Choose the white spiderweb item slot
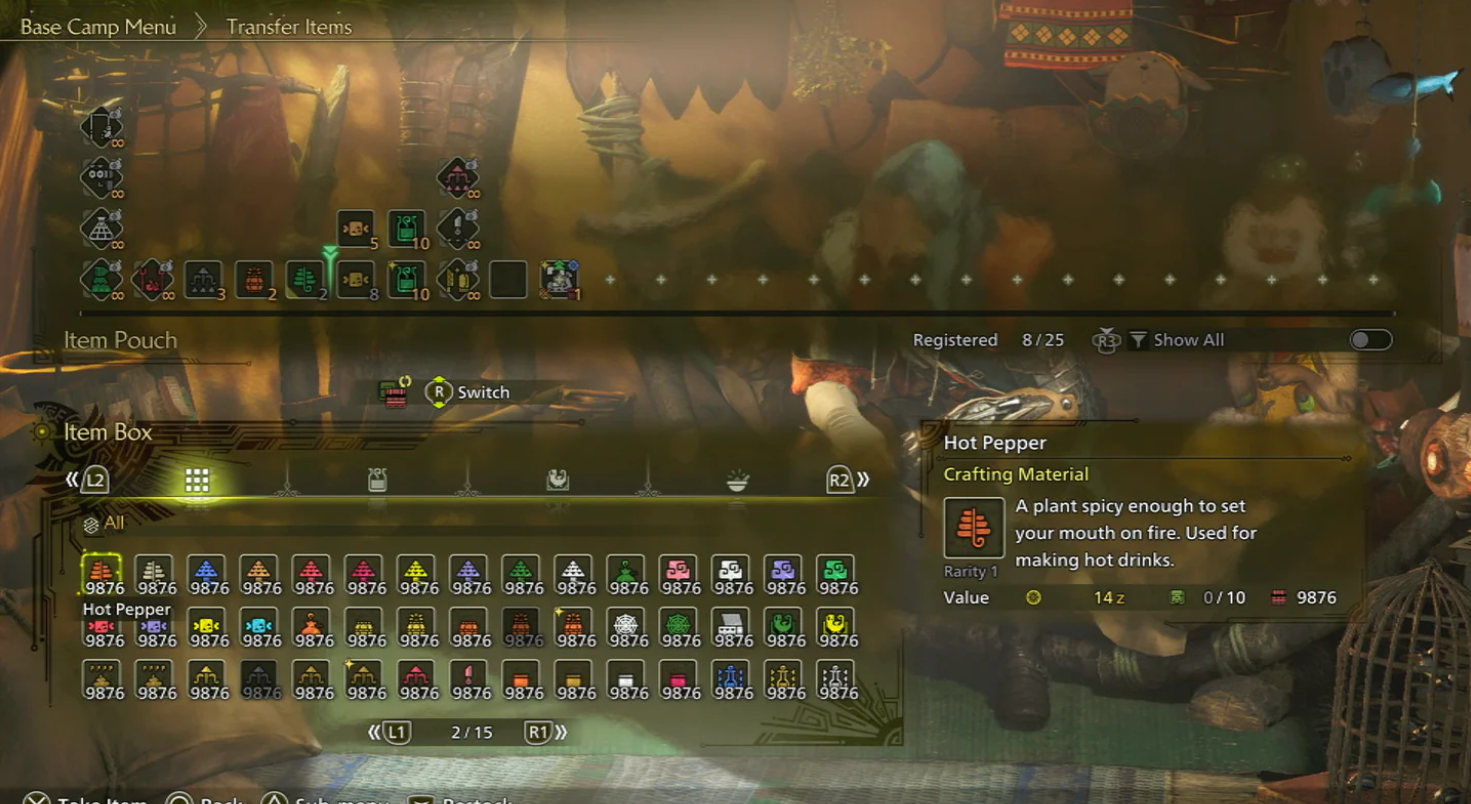The image size is (1471, 804). point(625,626)
